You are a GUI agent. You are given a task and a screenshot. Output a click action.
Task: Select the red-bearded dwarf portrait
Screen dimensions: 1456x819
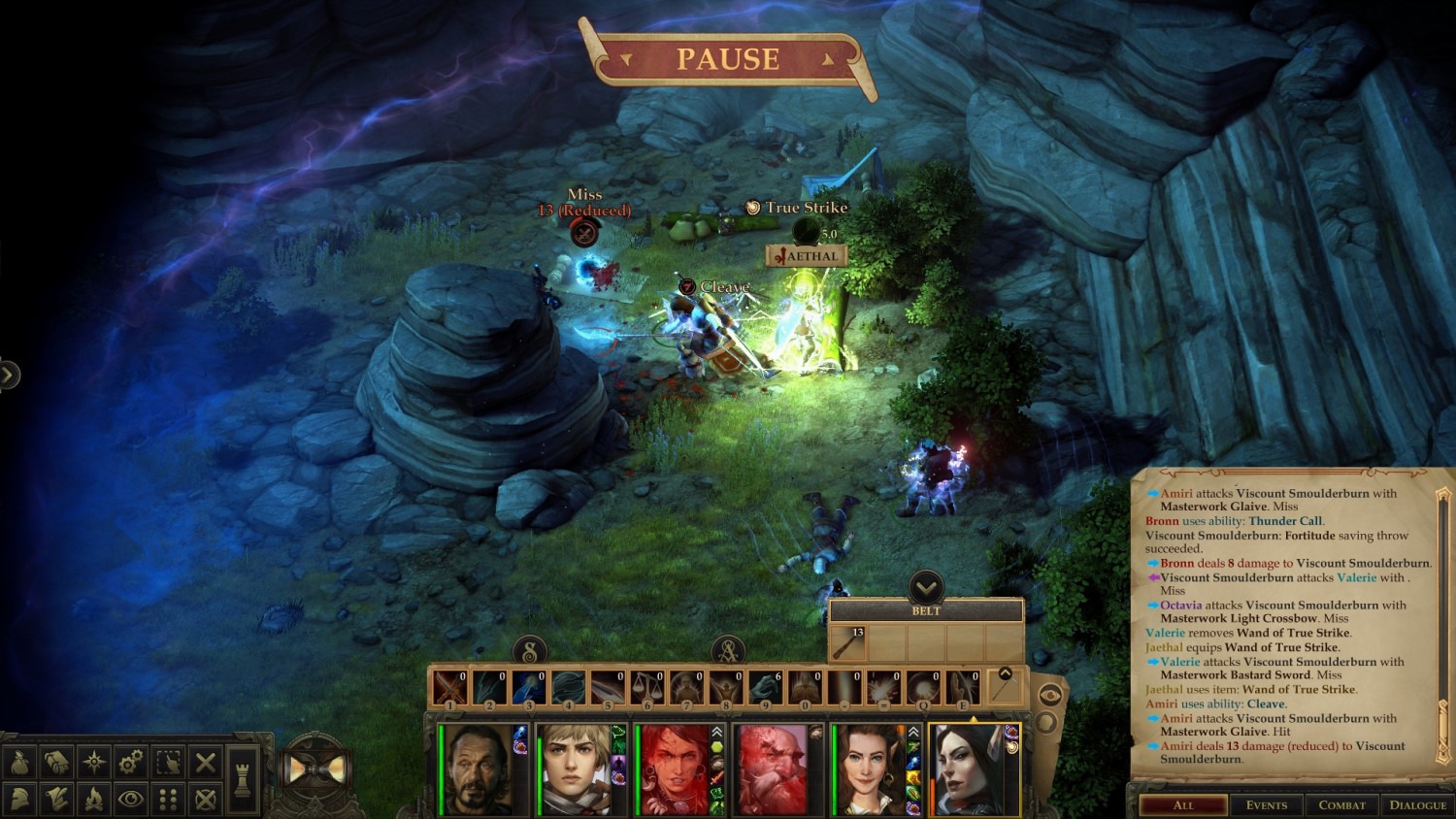pos(772,770)
